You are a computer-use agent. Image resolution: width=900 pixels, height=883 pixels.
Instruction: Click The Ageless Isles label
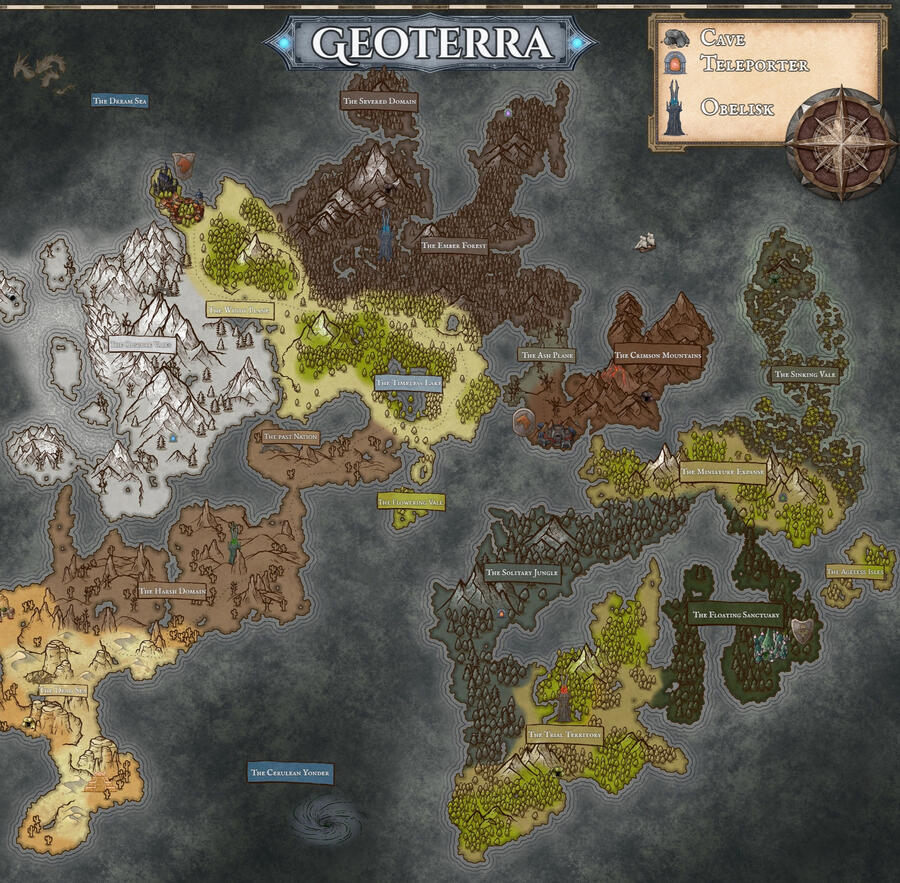point(855,572)
